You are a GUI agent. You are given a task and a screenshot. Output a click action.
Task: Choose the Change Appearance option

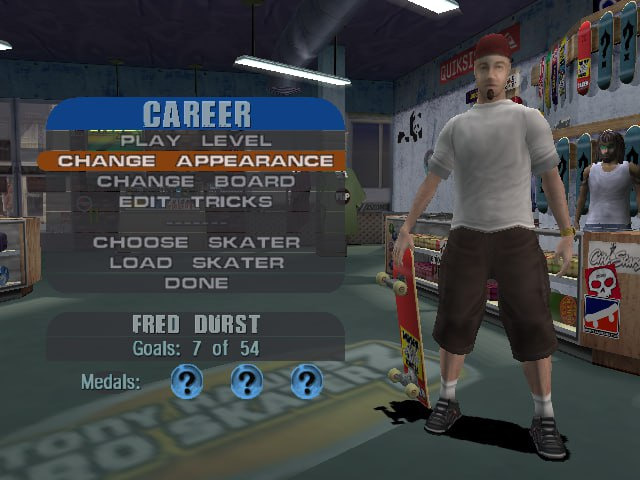click(196, 161)
